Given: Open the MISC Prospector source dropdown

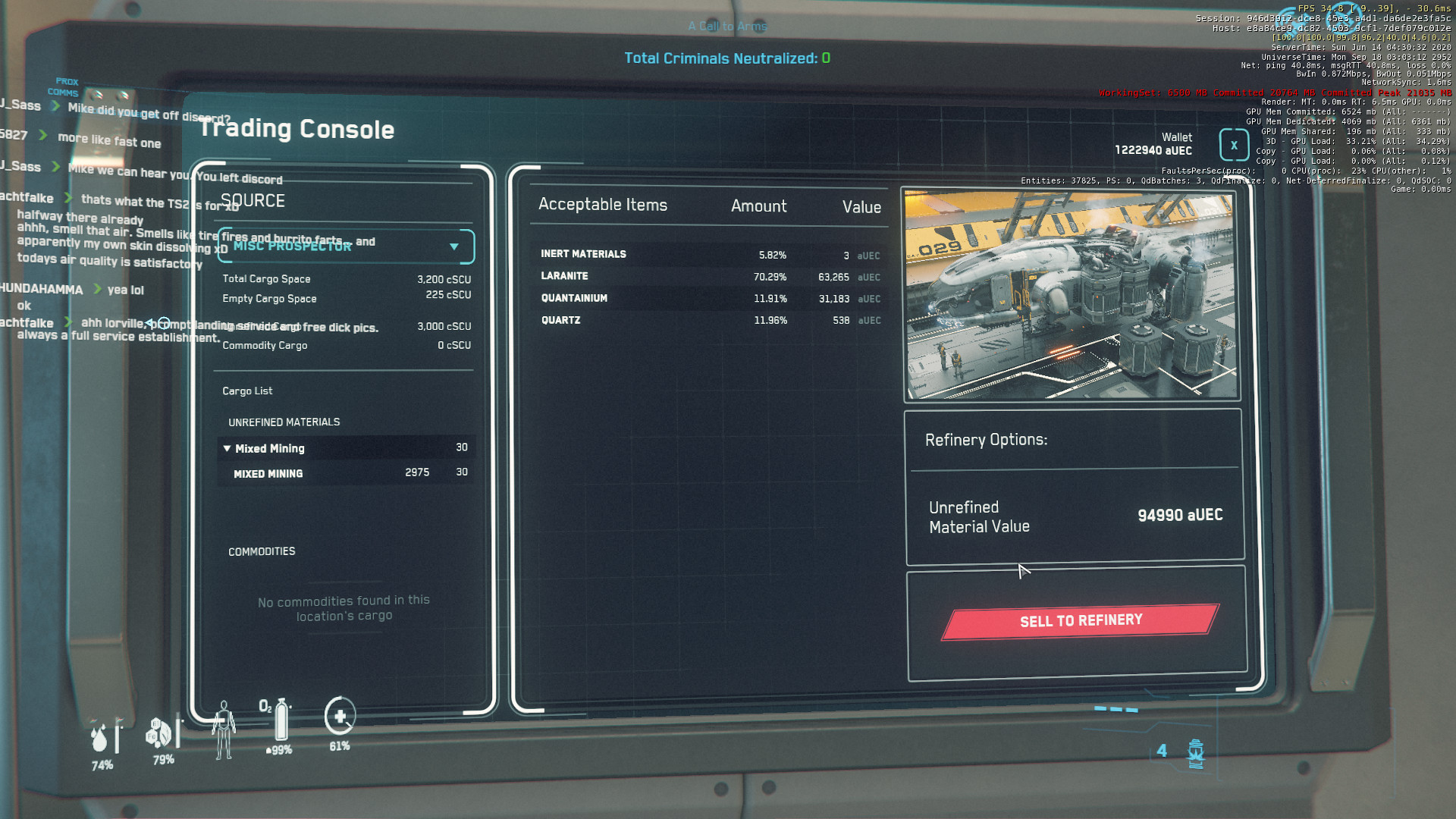Looking at the screenshot, I should point(453,246).
